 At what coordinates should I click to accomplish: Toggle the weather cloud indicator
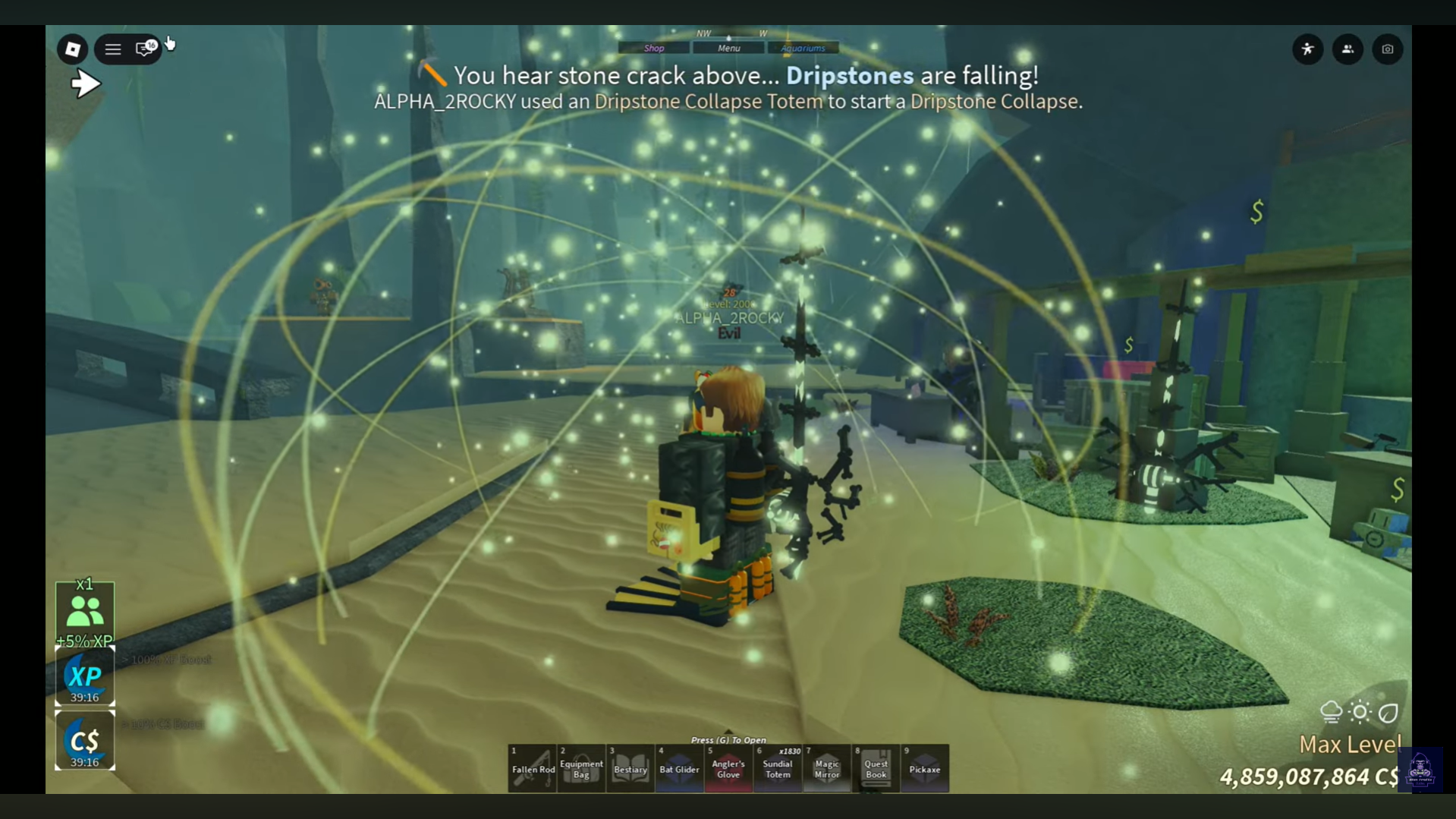coord(1332,711)
